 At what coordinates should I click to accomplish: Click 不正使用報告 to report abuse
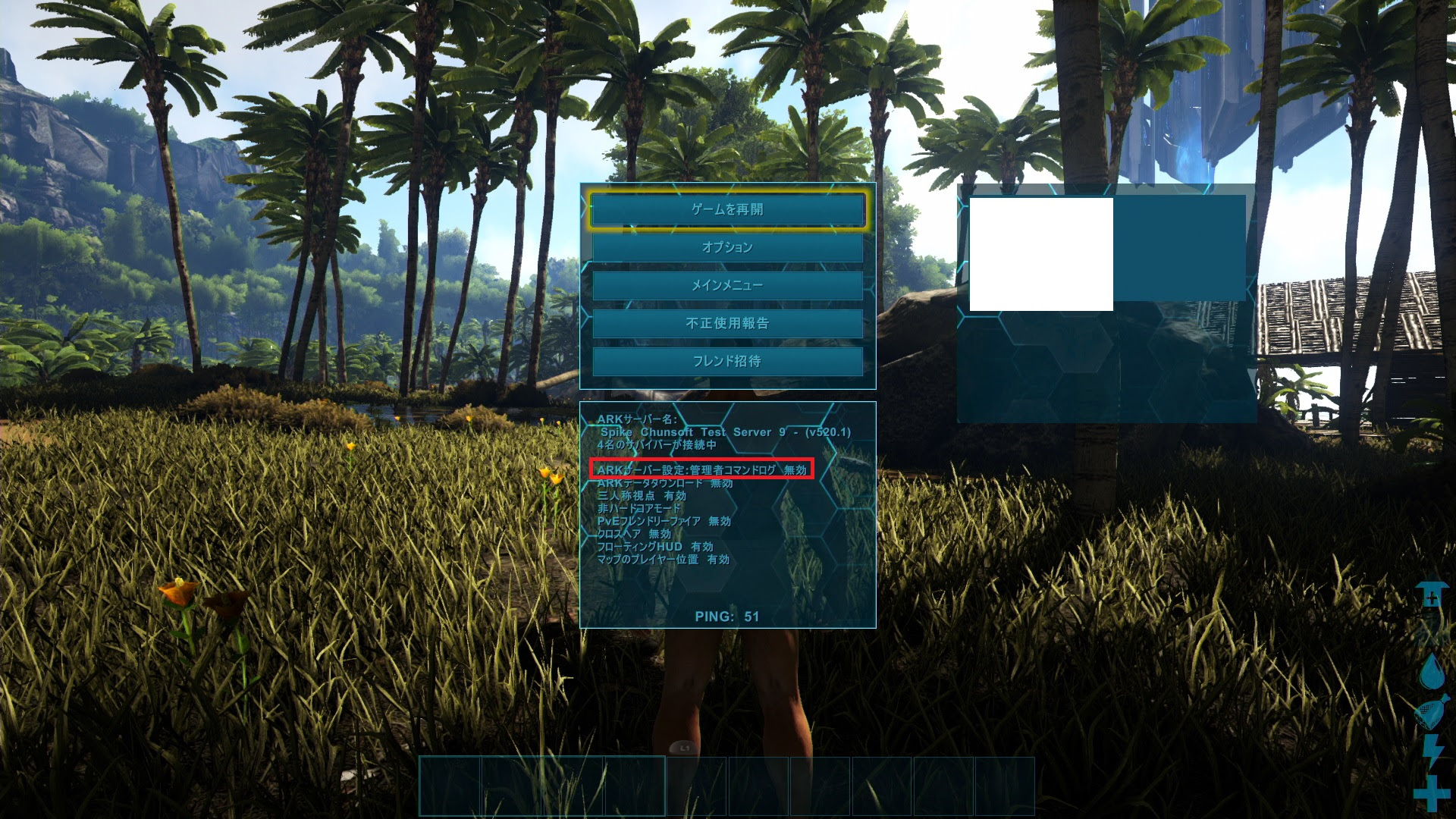(x=726, y=324)
